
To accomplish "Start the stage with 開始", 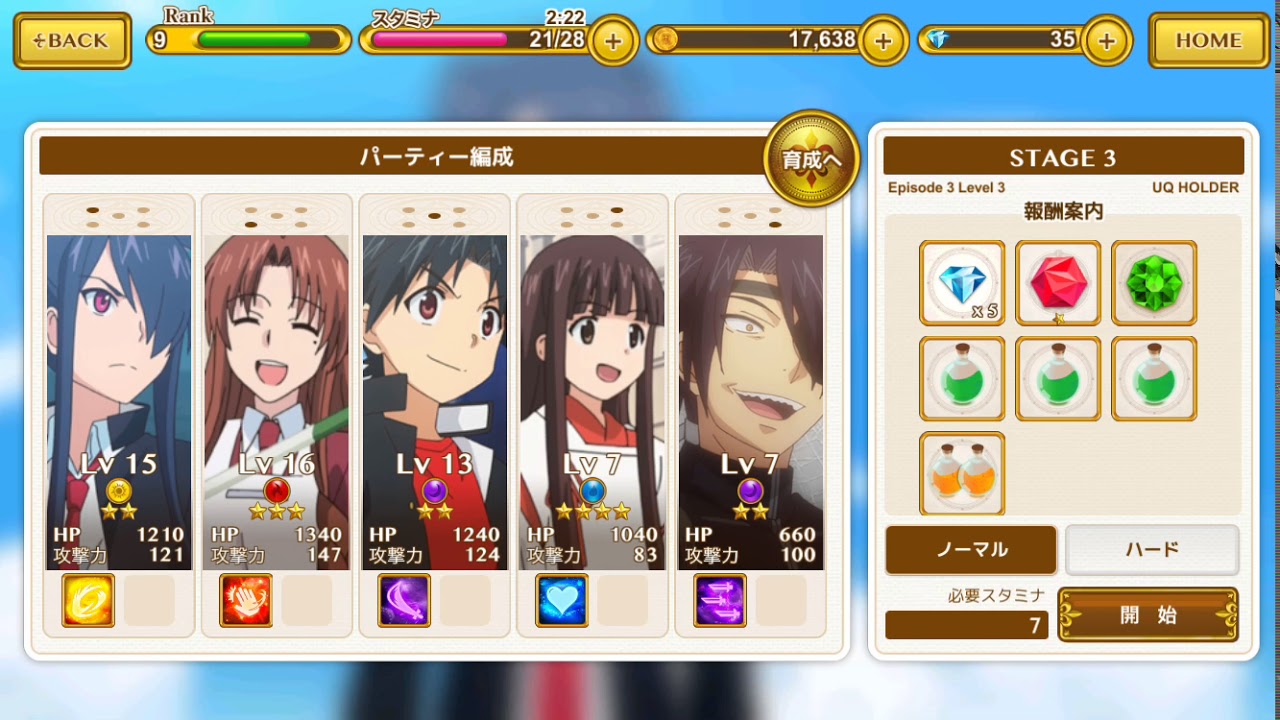I will point(1148,615).
